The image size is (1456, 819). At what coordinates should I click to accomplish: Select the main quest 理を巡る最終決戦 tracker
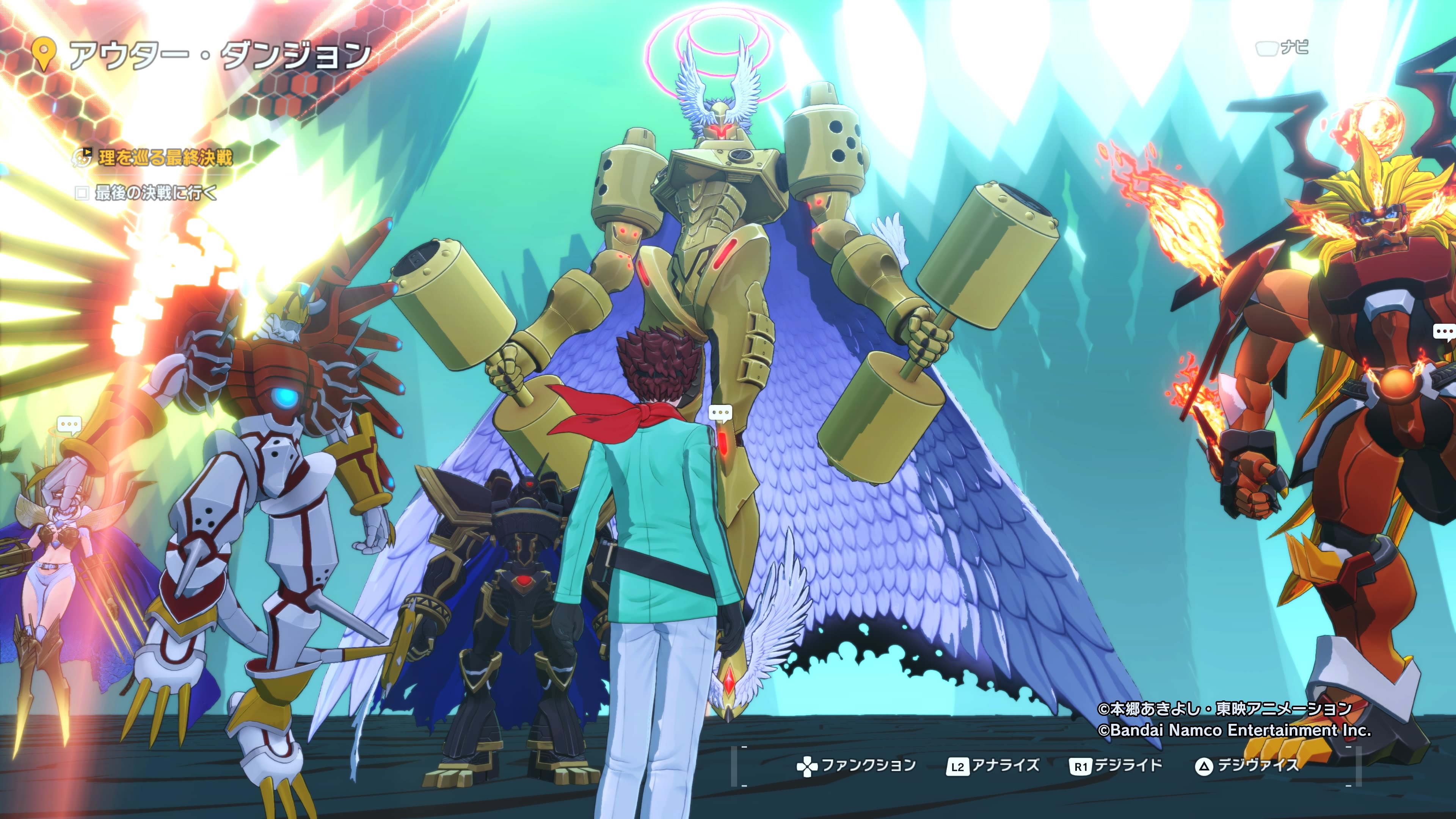click(165, 157)
